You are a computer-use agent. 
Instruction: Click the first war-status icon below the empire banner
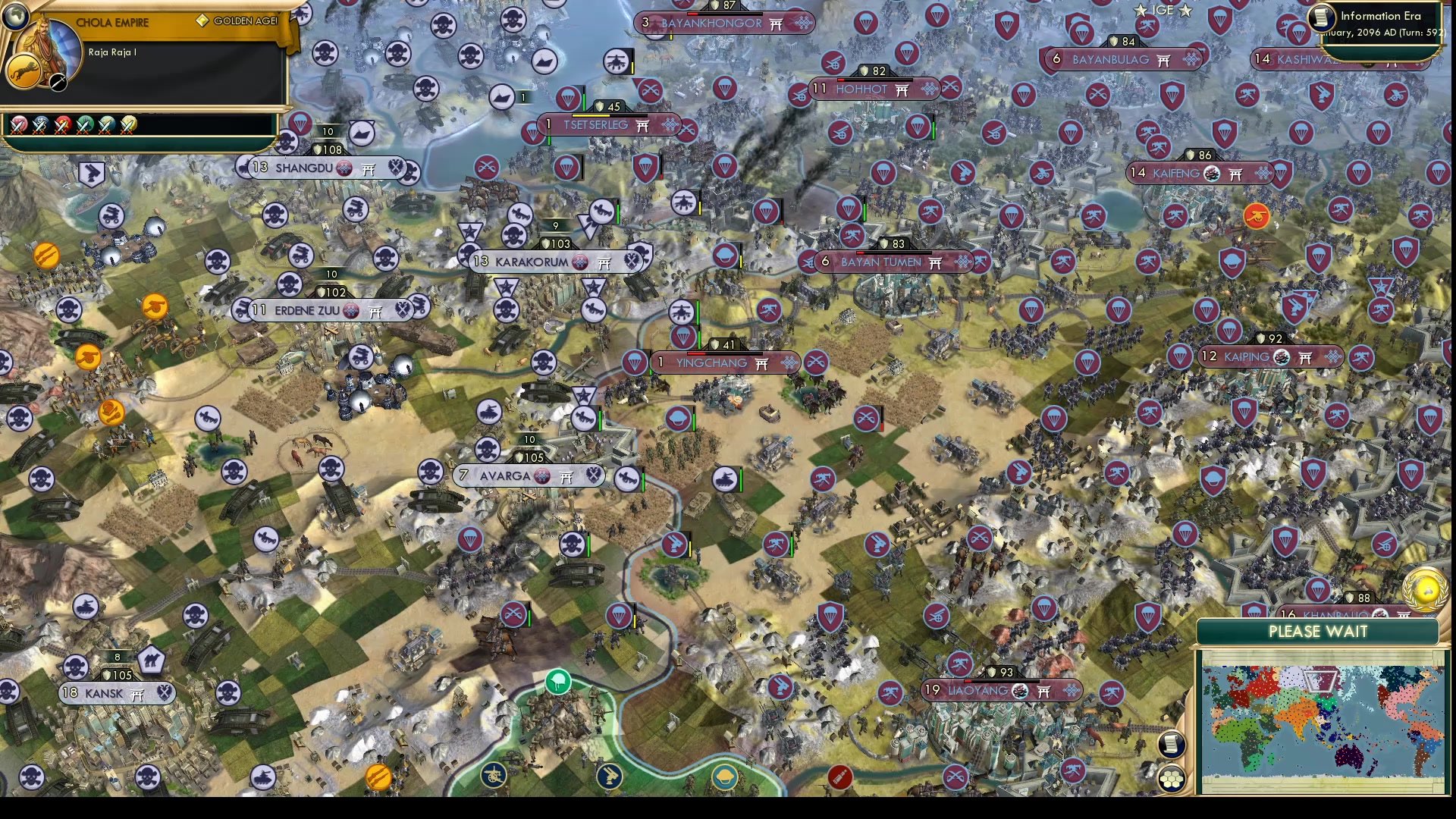(x=18, y=125)
